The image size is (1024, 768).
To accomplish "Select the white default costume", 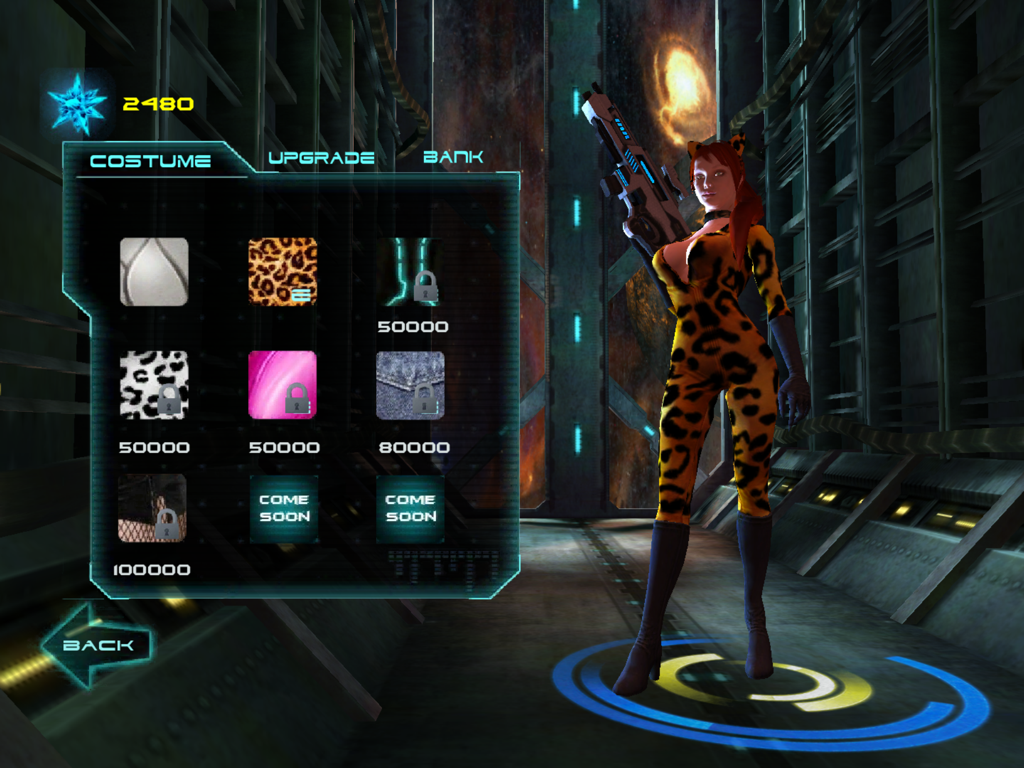I will [x=154, y=271].
